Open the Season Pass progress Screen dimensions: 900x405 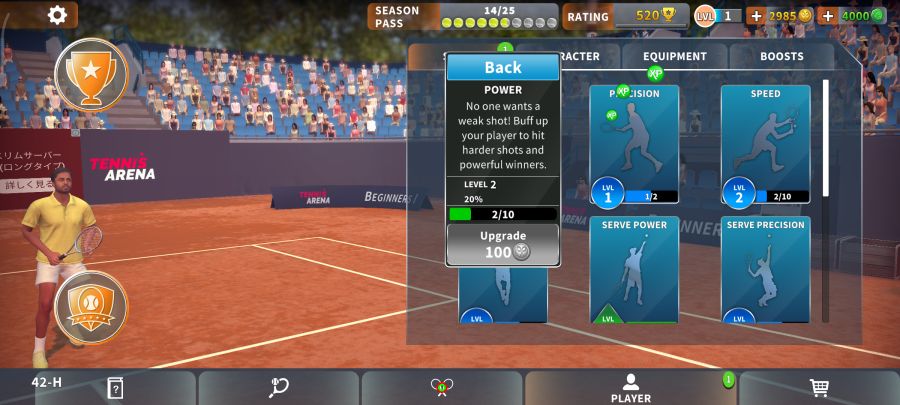pos(464,16)
